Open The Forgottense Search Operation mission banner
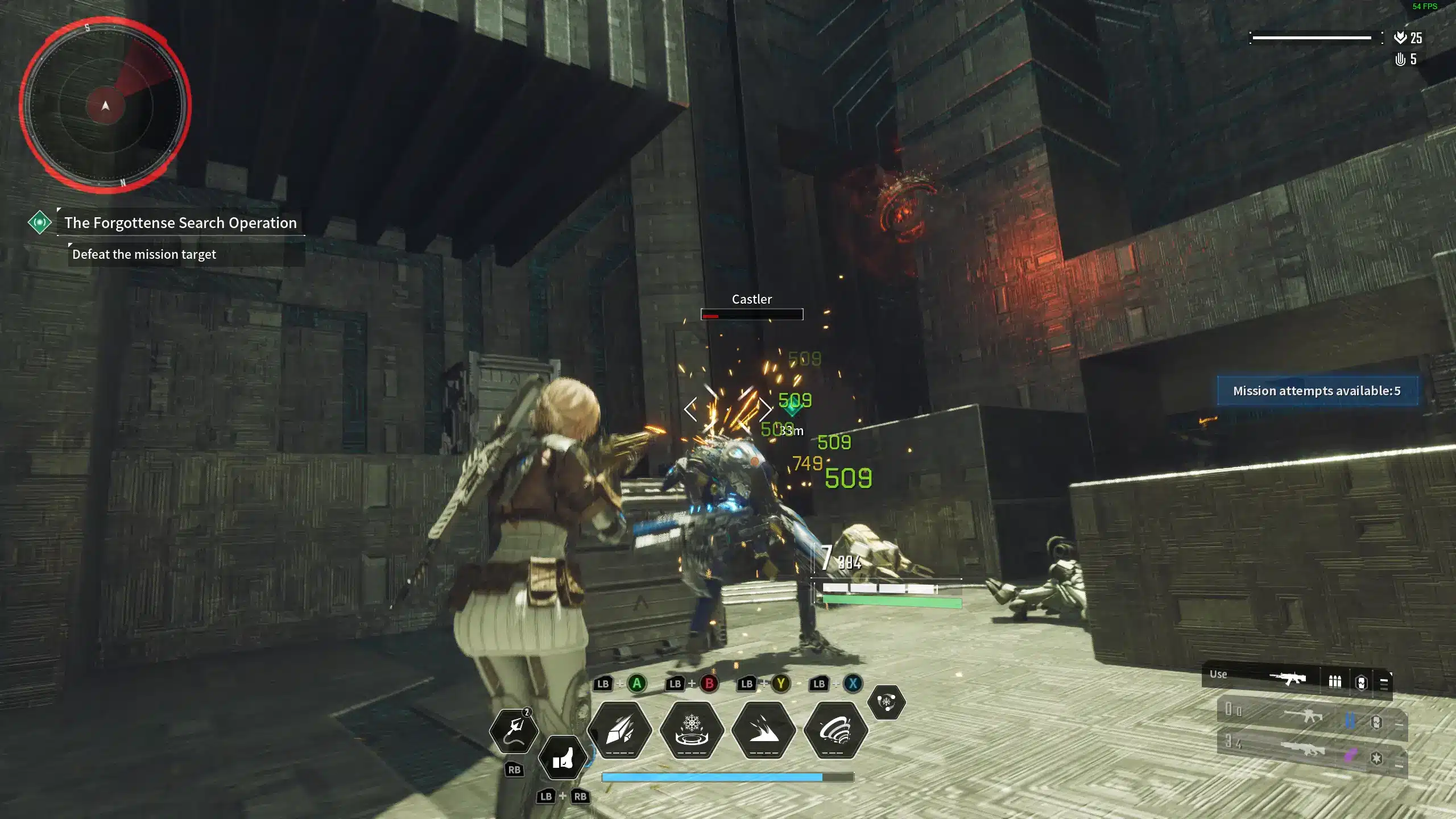This screenshot has width=1456, height=819. pyautogui.click(x=180, y=223)
